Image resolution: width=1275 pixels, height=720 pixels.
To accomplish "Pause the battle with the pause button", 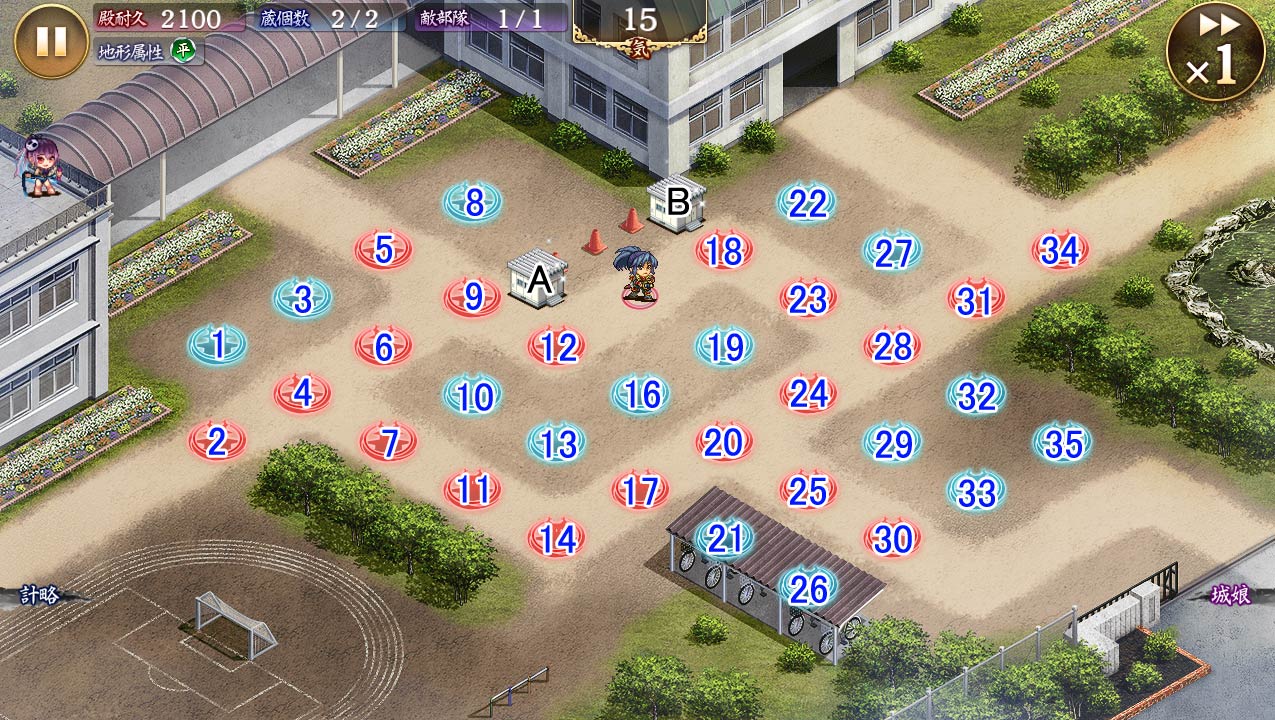I will (51, 41).
